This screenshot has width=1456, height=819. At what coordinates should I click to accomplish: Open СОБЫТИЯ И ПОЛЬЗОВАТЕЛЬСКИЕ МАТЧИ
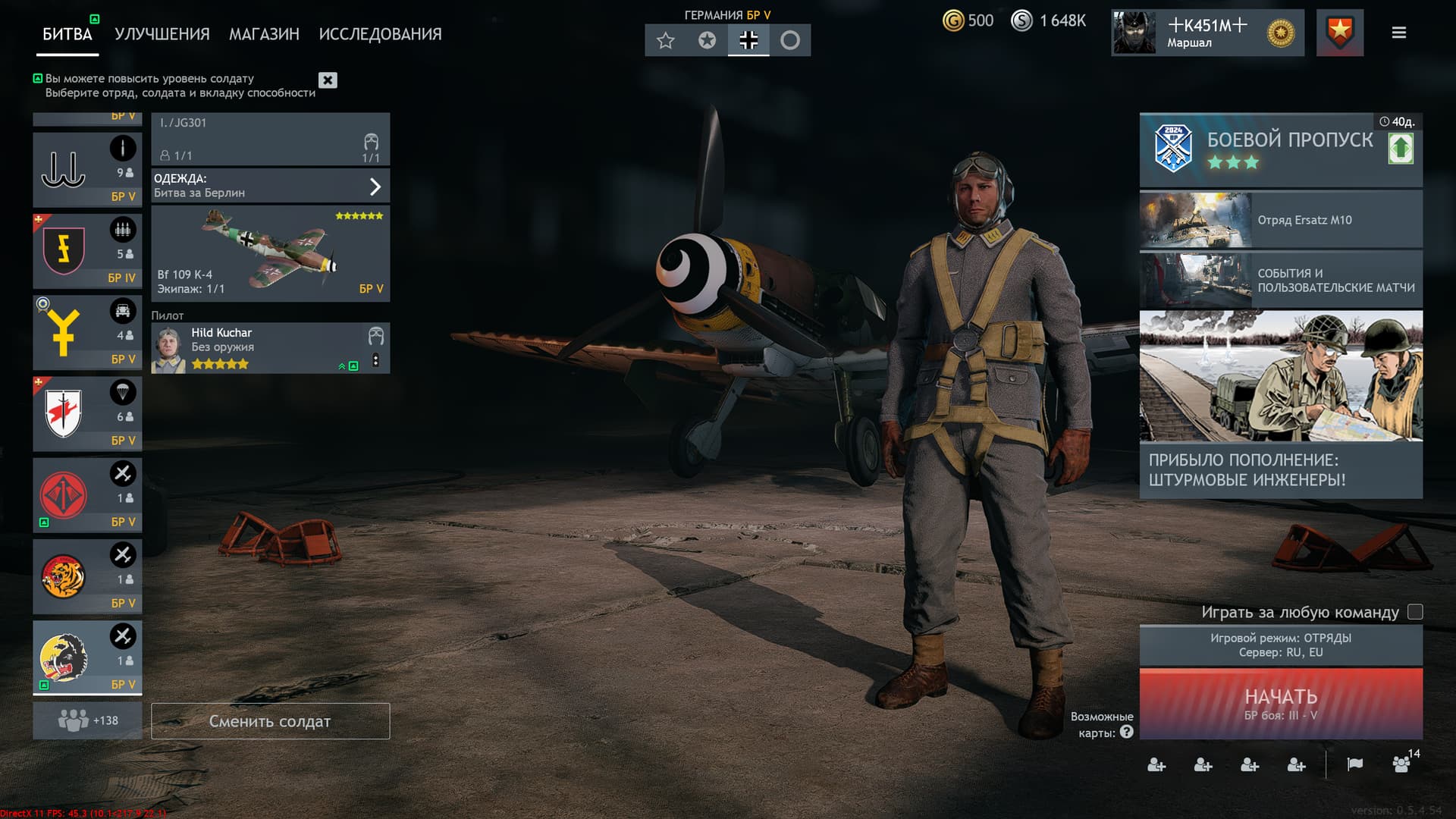(x=1280, y=281)
